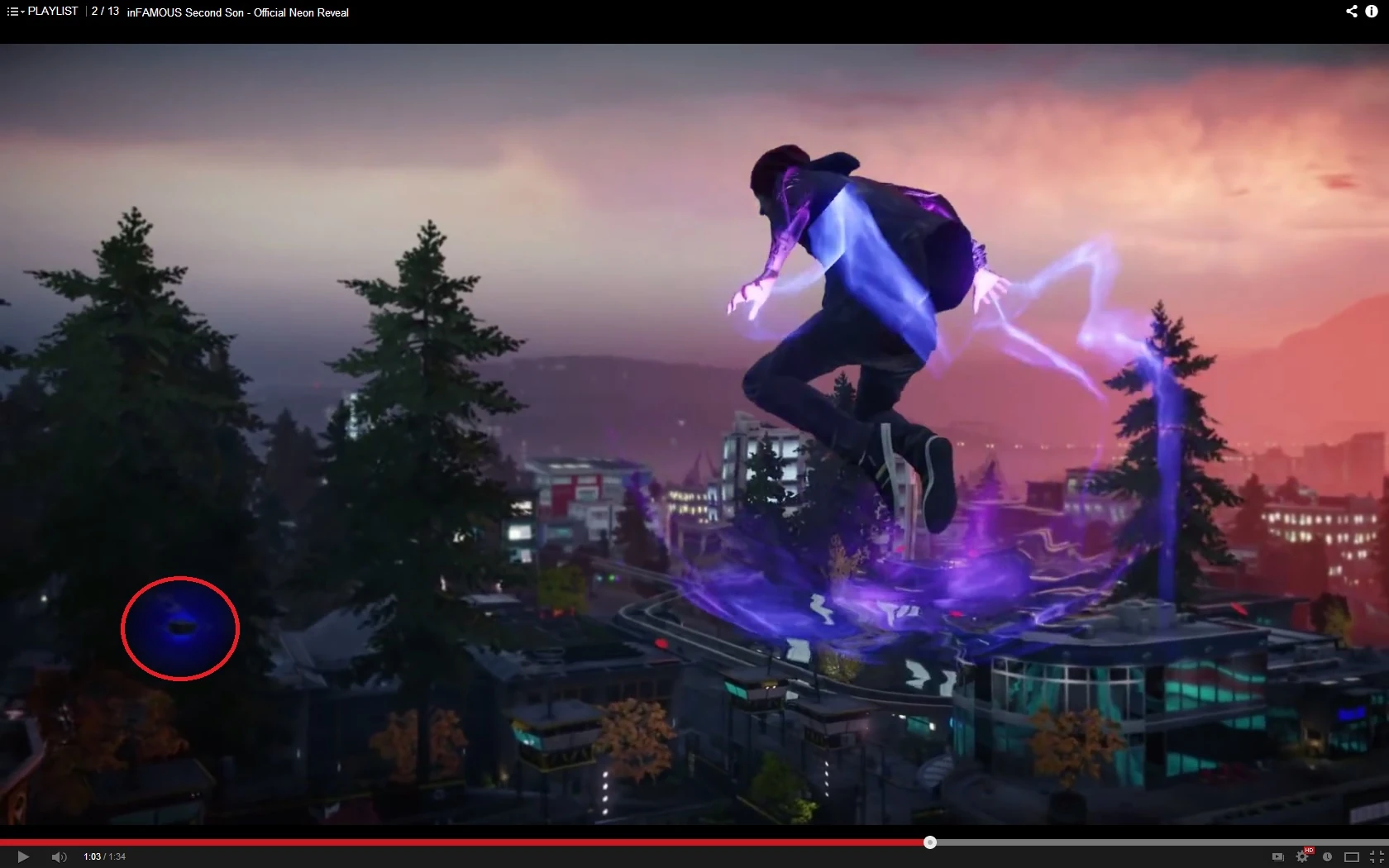Open the playback settings gear menu
The height and width of the screenshot is (868, 1389).
(x=1304, y=858)
